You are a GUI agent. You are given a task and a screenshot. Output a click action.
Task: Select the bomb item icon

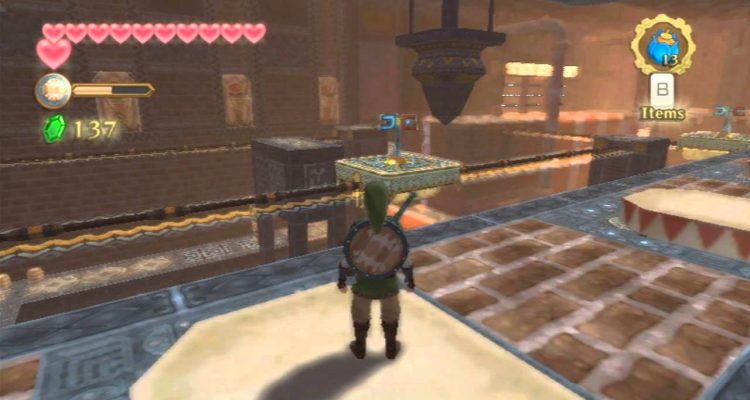[661, 45]
